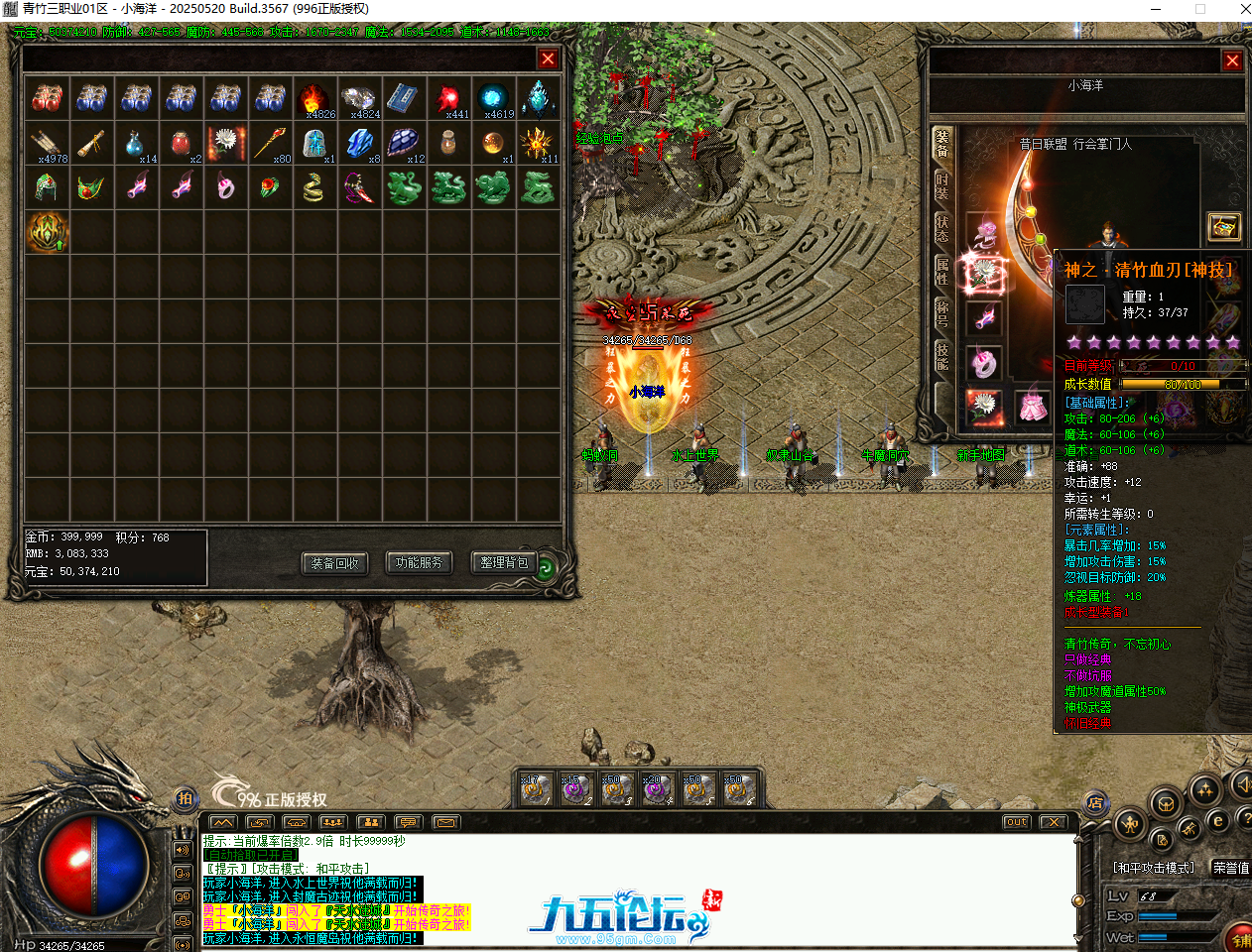Choose the green helmet in inventory

47,187
